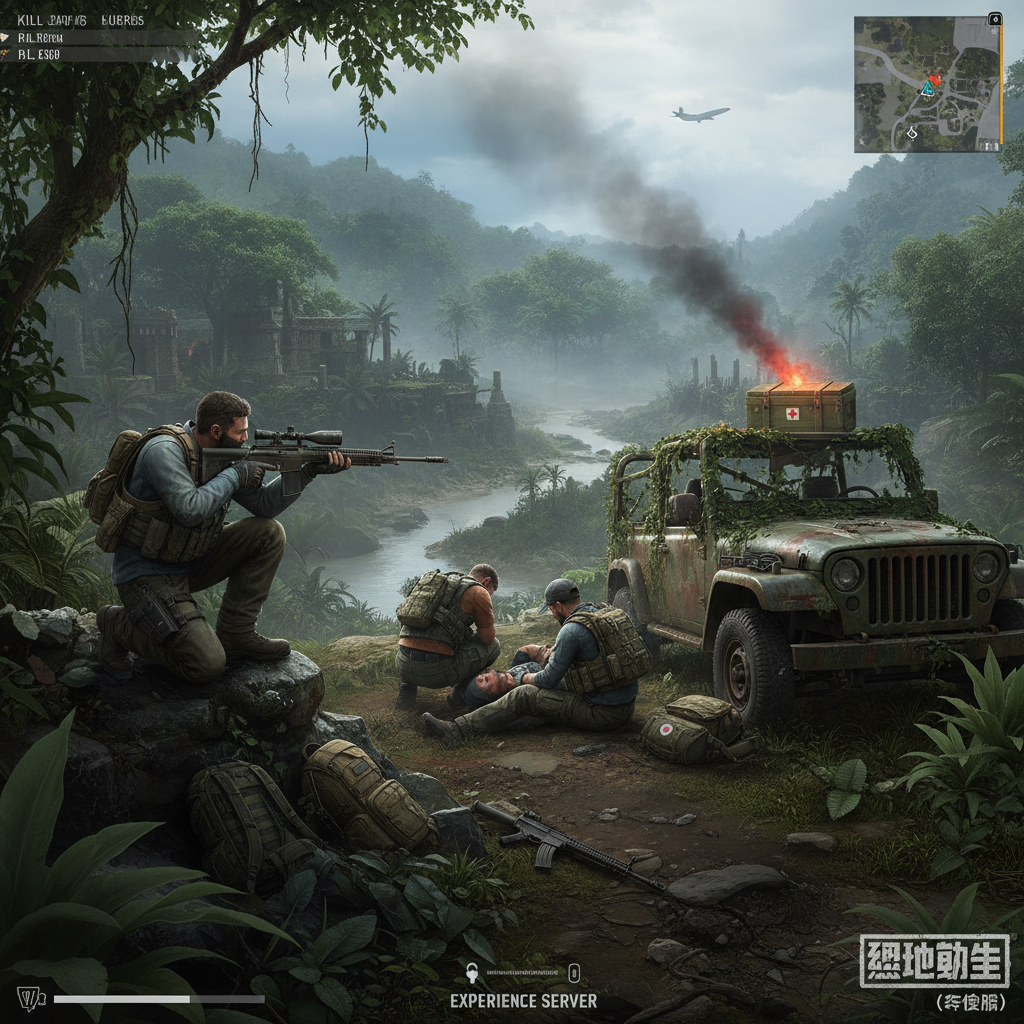Viewport: 1024px width, 1024px height.
Task: Click the settings icon on the minimap corner
Action: tap(994, 19)
